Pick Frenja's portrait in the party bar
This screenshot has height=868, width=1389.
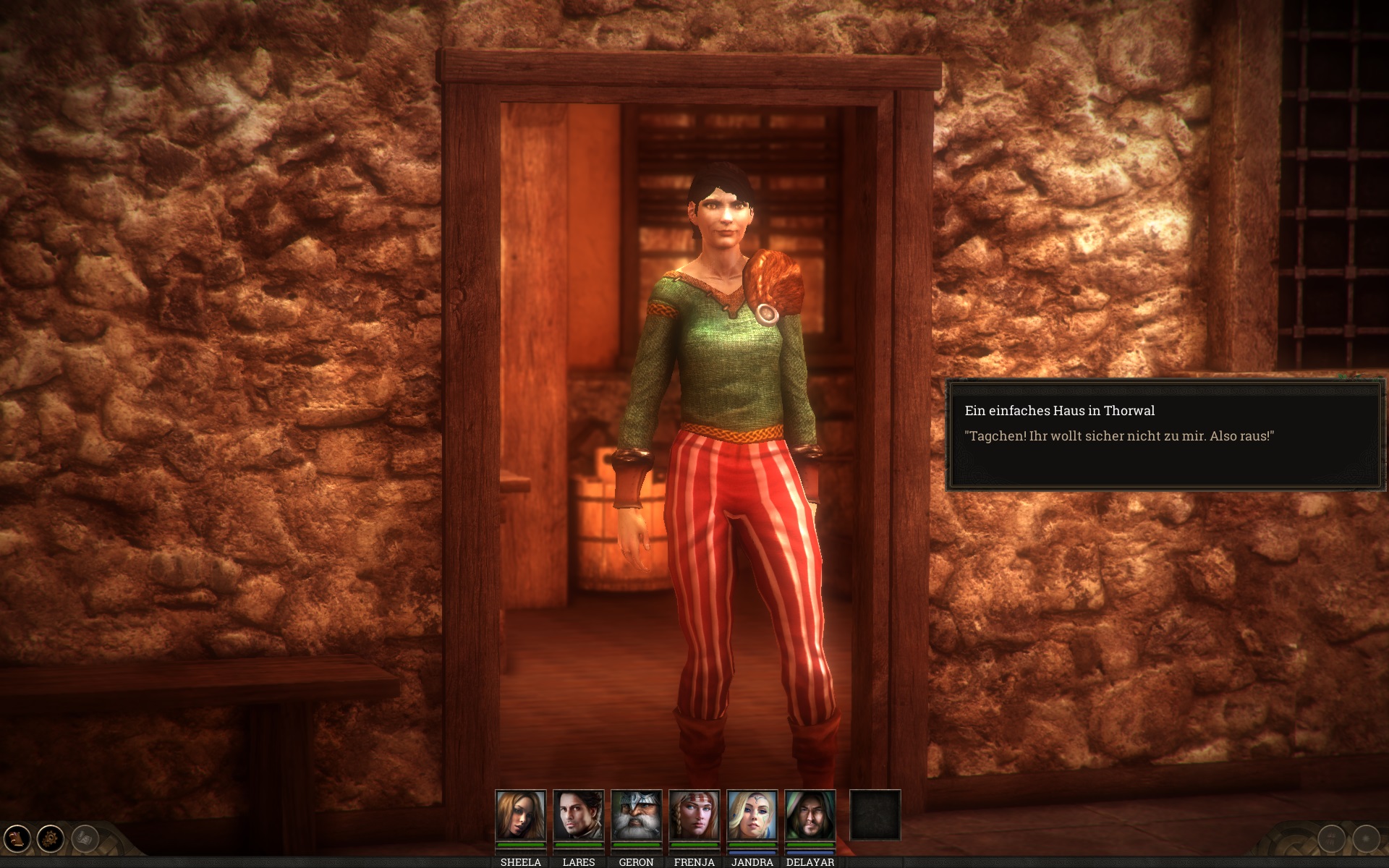694,815
